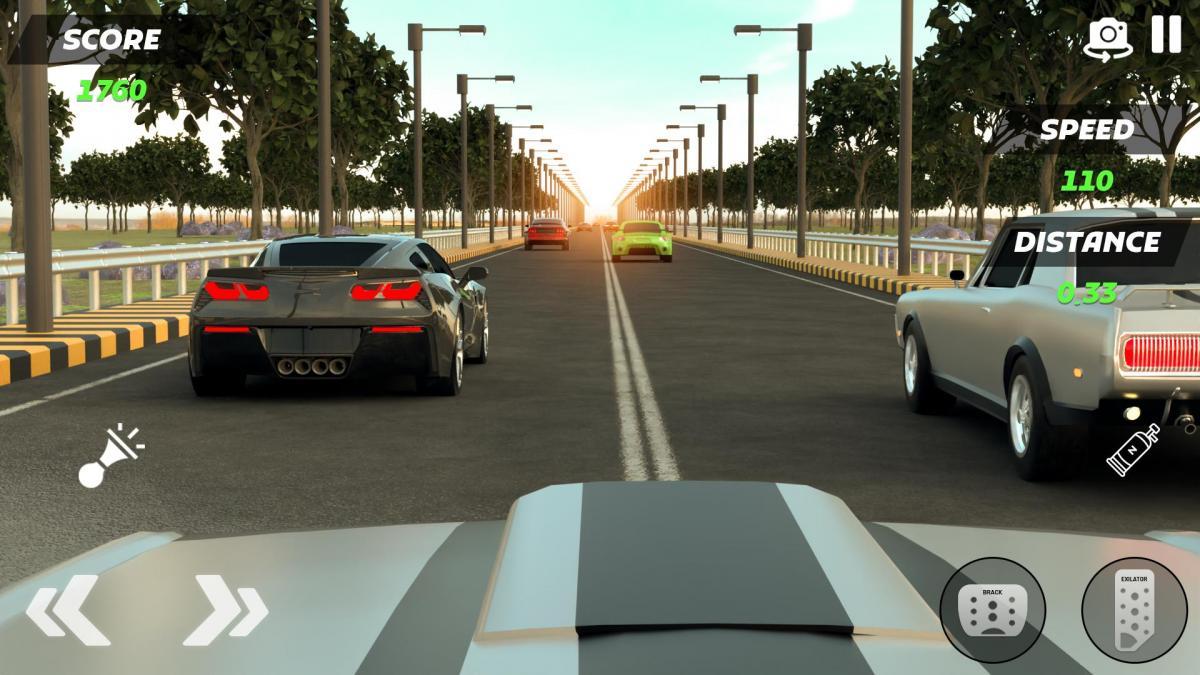Steer right with the right arrows

[225, 609]
